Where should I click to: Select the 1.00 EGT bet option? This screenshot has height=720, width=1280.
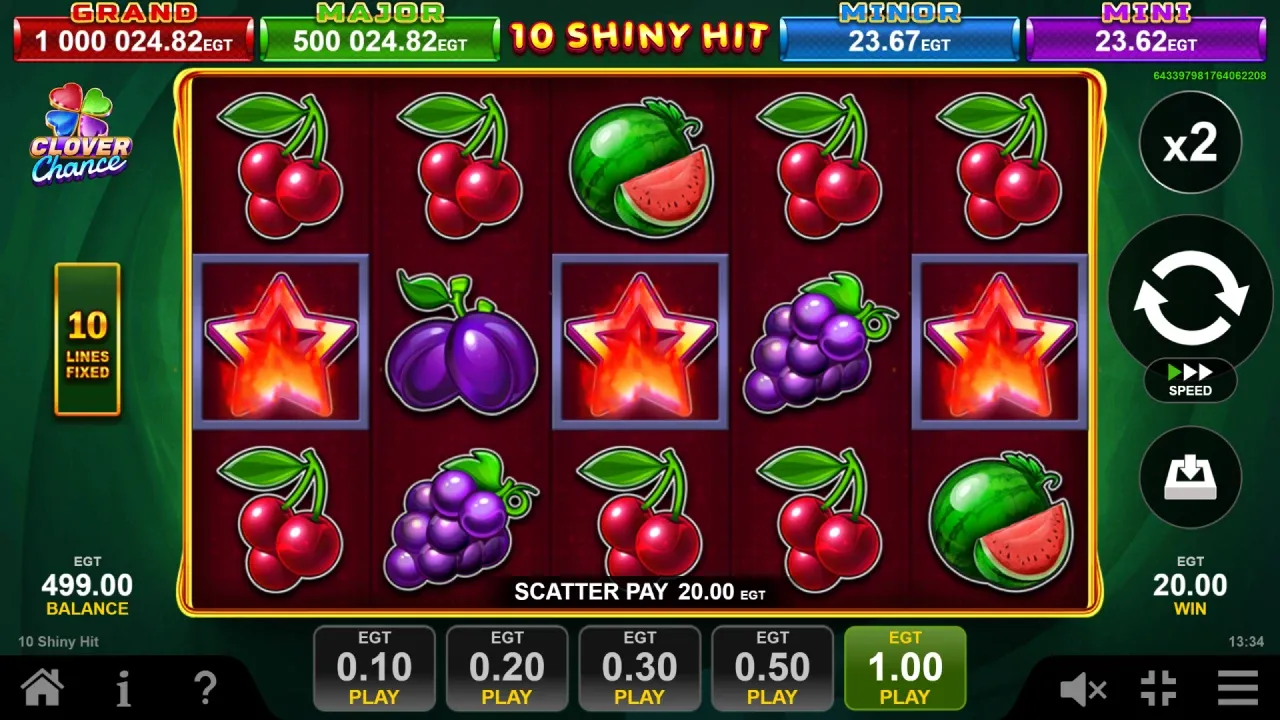[x=905, y=667]
